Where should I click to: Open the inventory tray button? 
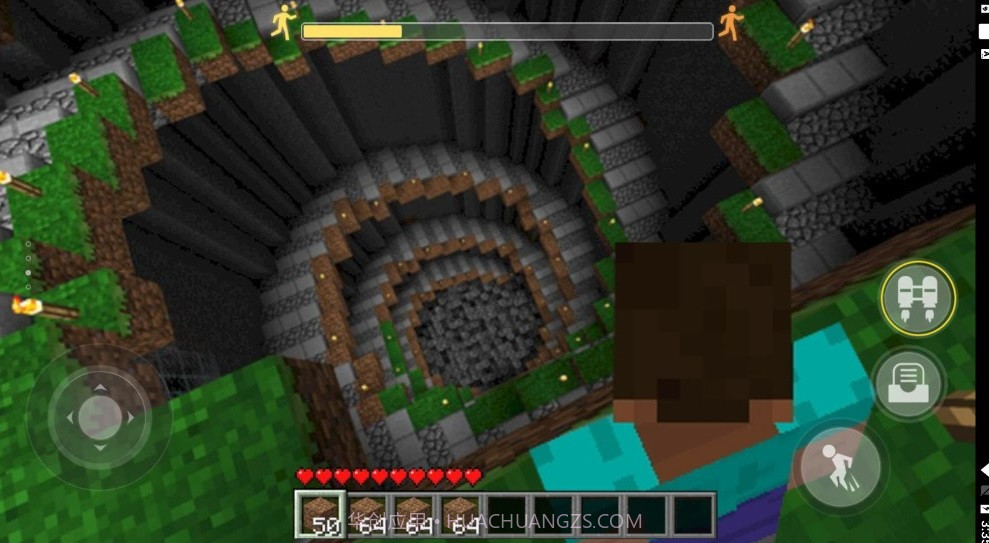point(910,382)
